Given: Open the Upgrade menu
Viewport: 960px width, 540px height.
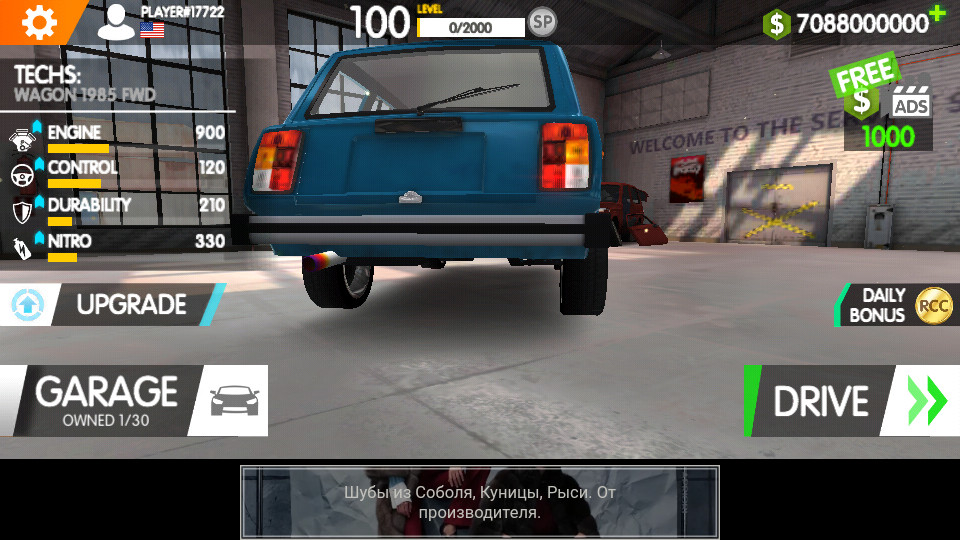Looking at the screenshot, I should coord(112,304).
